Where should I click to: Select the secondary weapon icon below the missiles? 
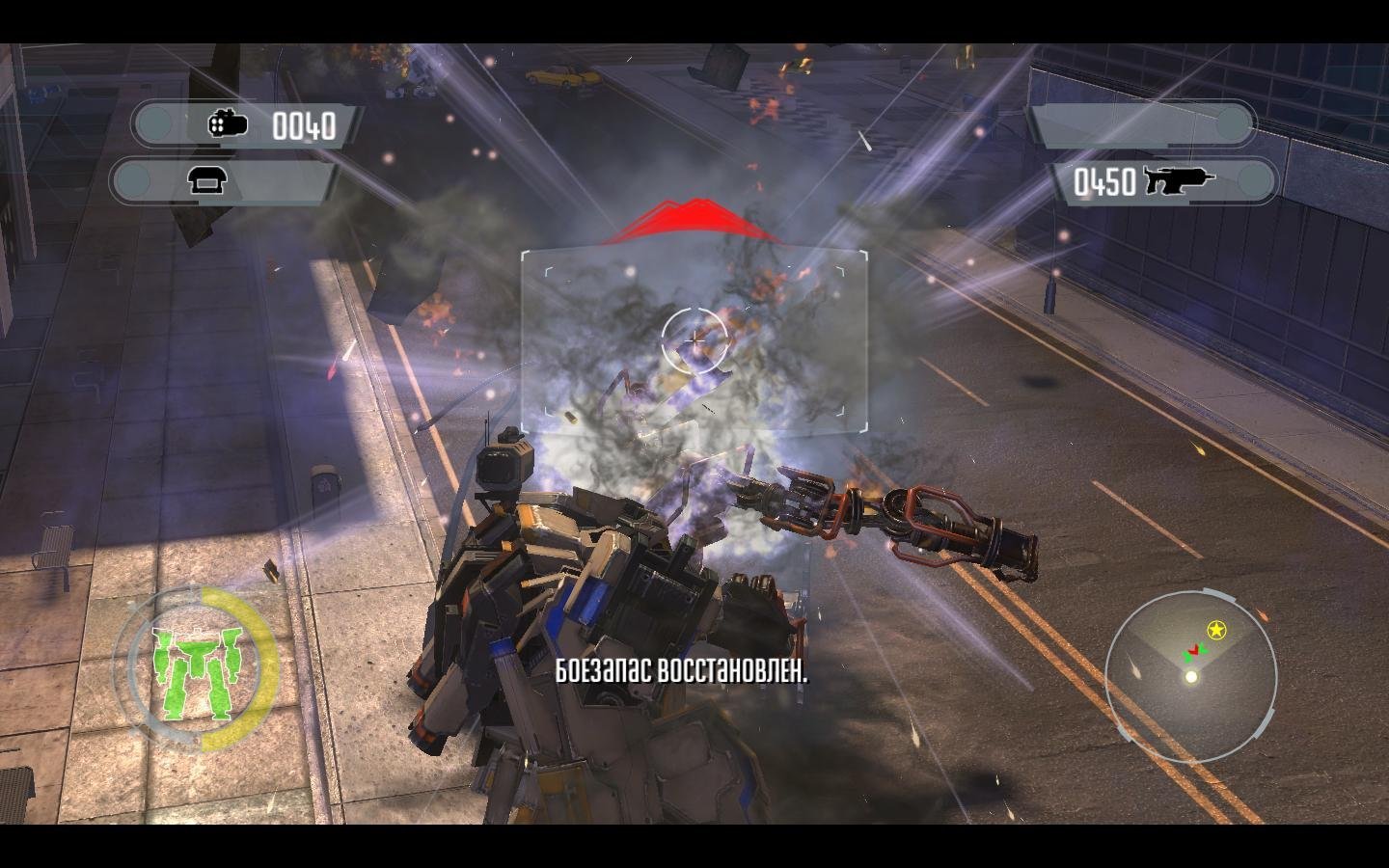[x=206, y=180]
